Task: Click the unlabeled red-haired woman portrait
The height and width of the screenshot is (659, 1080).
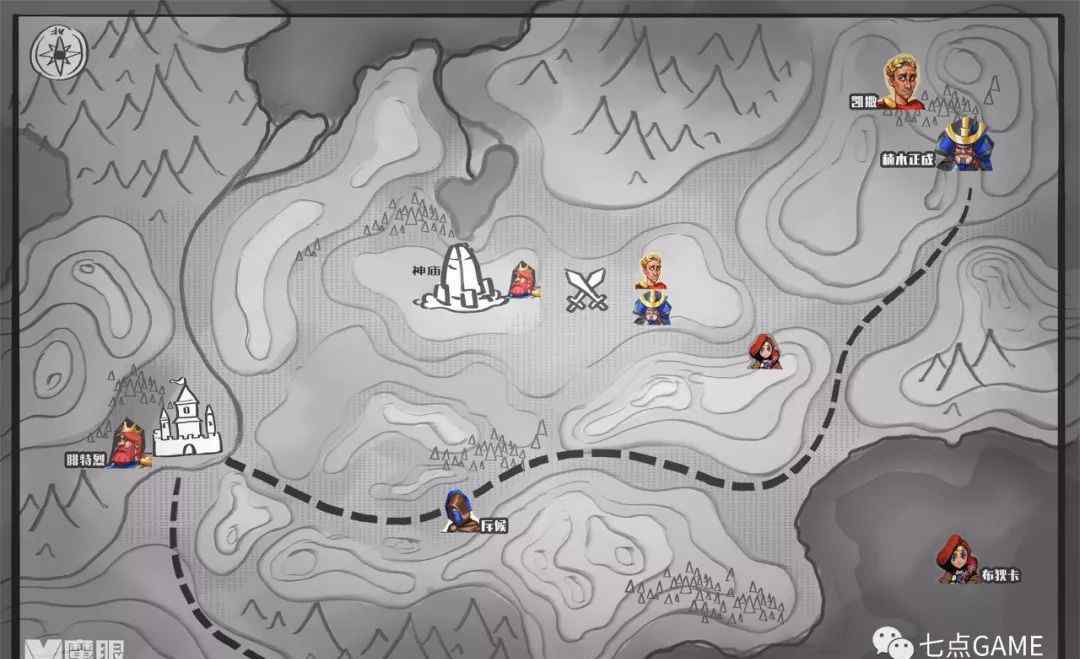Action: coord(766,352)
